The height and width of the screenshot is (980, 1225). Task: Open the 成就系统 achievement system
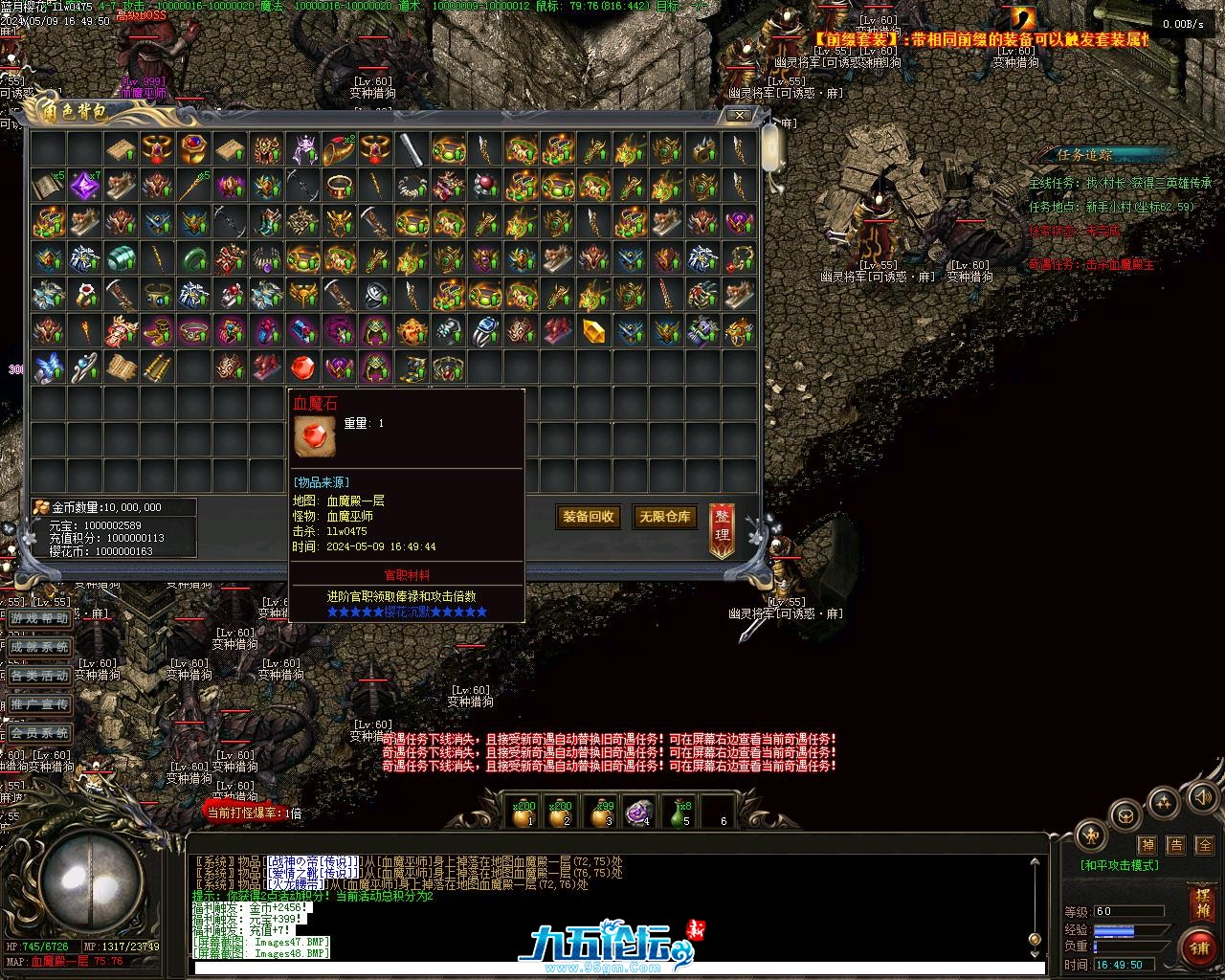tap(39, 648)
